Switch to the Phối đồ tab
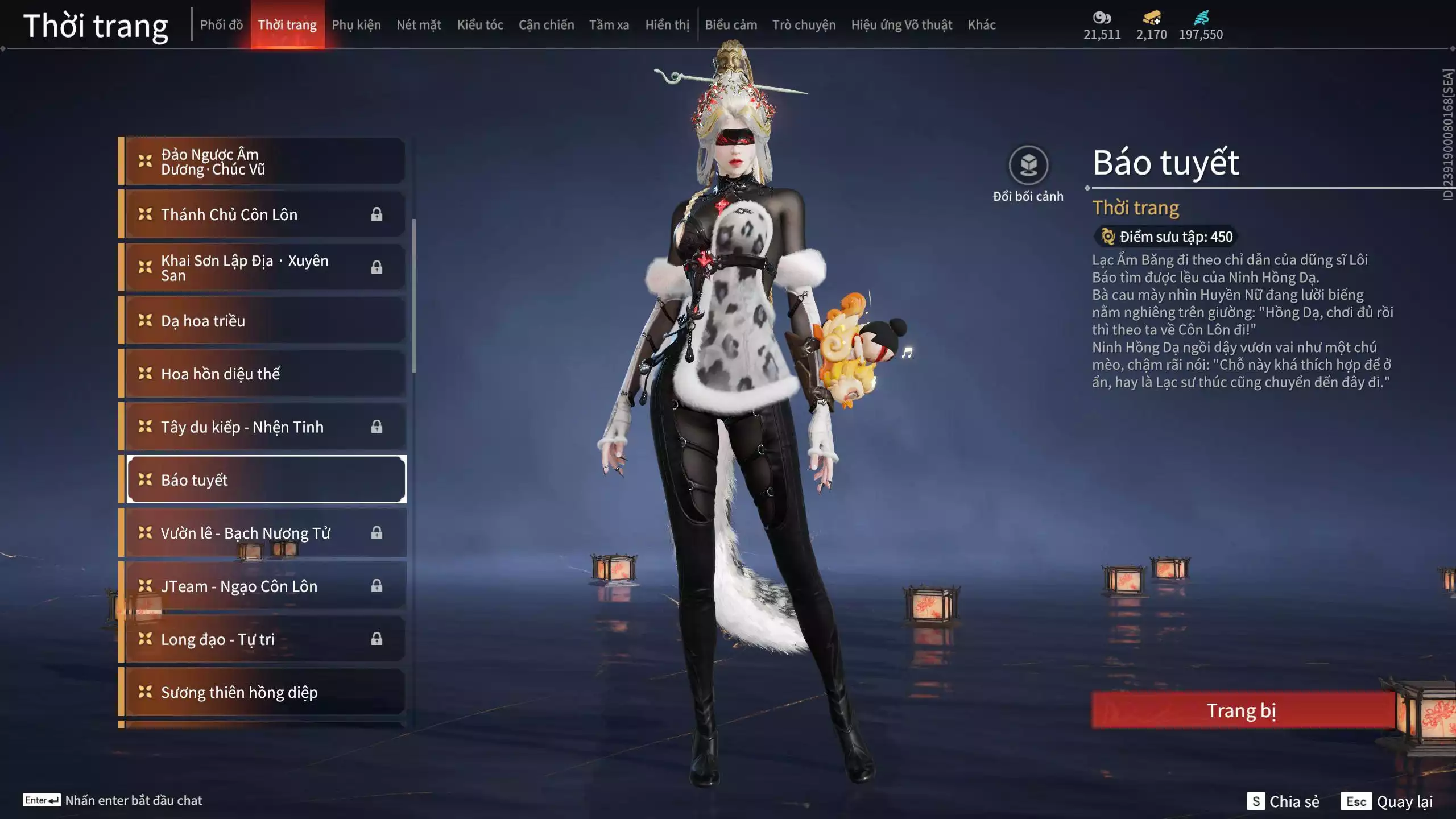Viewport: 1456px width, 819px height. point(221,25)
